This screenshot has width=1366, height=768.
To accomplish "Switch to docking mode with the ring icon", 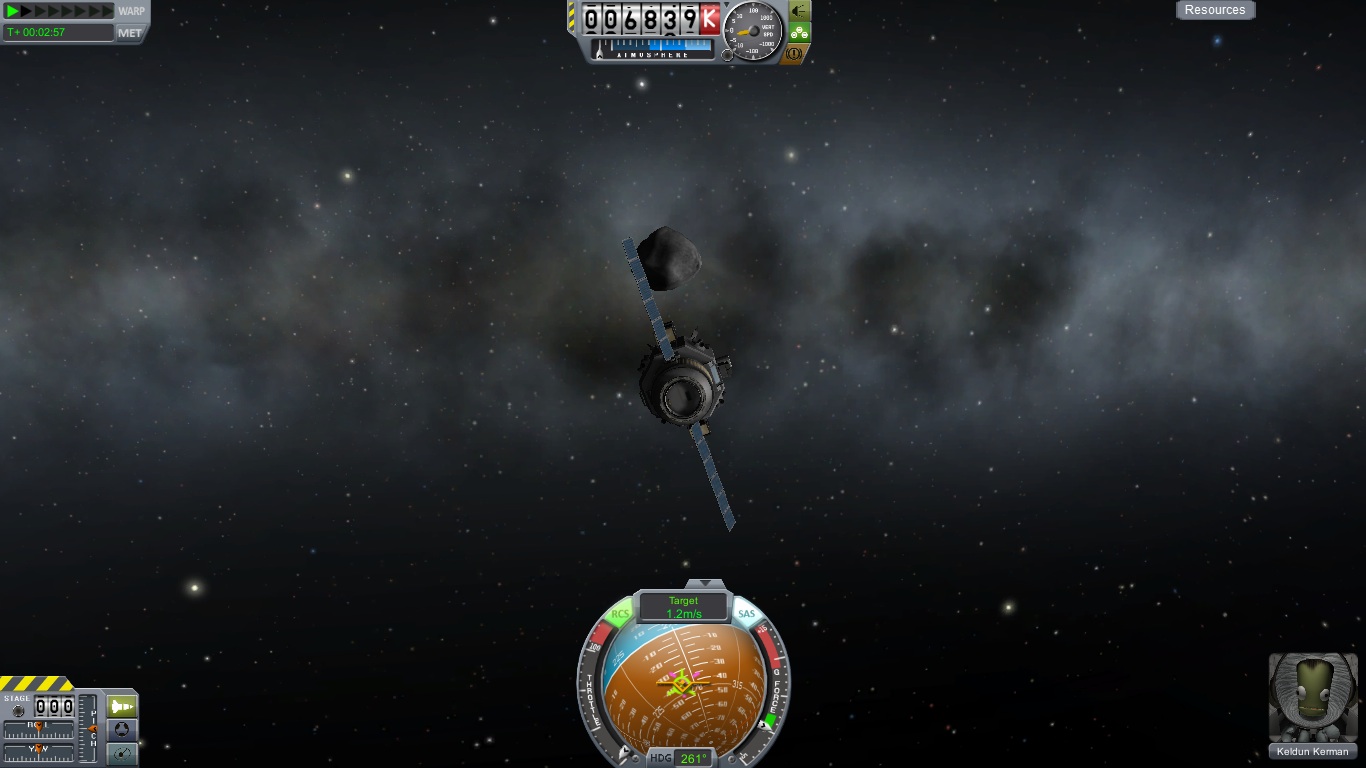I will [121, 730].
